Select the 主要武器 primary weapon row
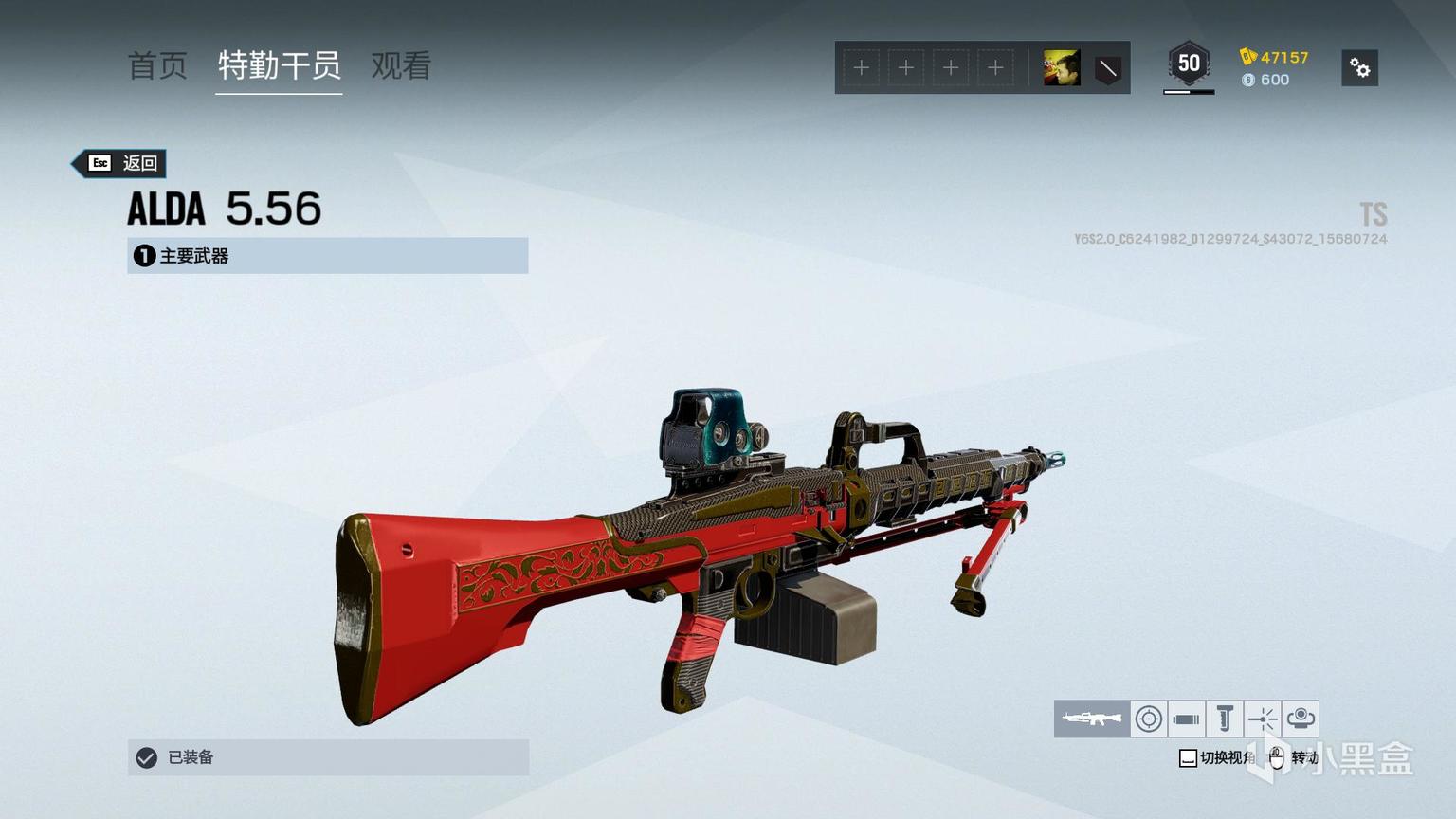Screen dimensions: 1456x819 327,256
